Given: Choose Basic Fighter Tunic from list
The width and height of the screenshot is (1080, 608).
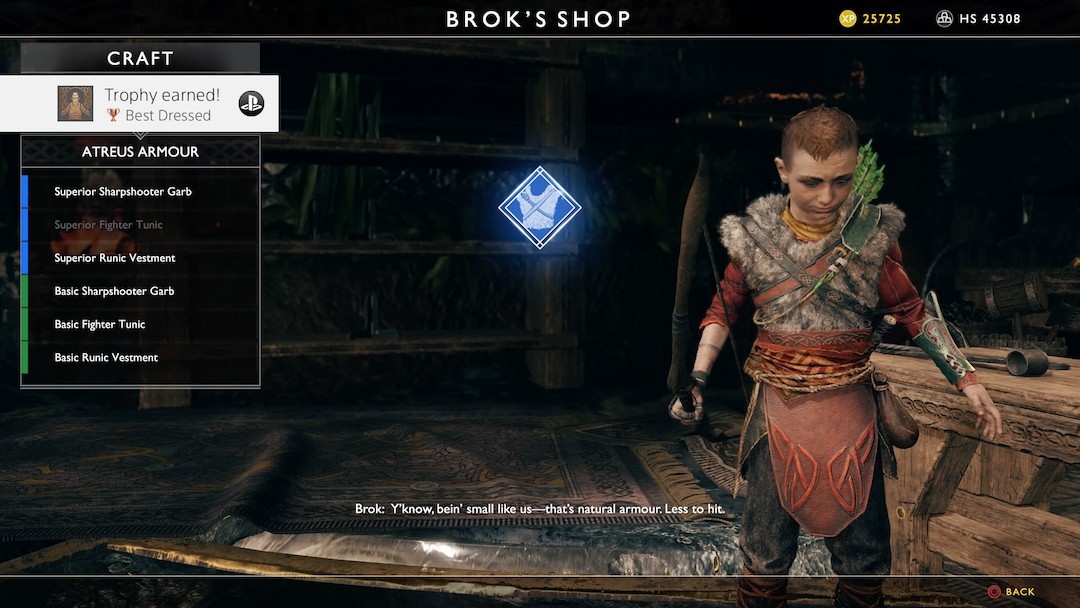Looking at the screenshot, I should pyautogui.click(x=100, y=325).
